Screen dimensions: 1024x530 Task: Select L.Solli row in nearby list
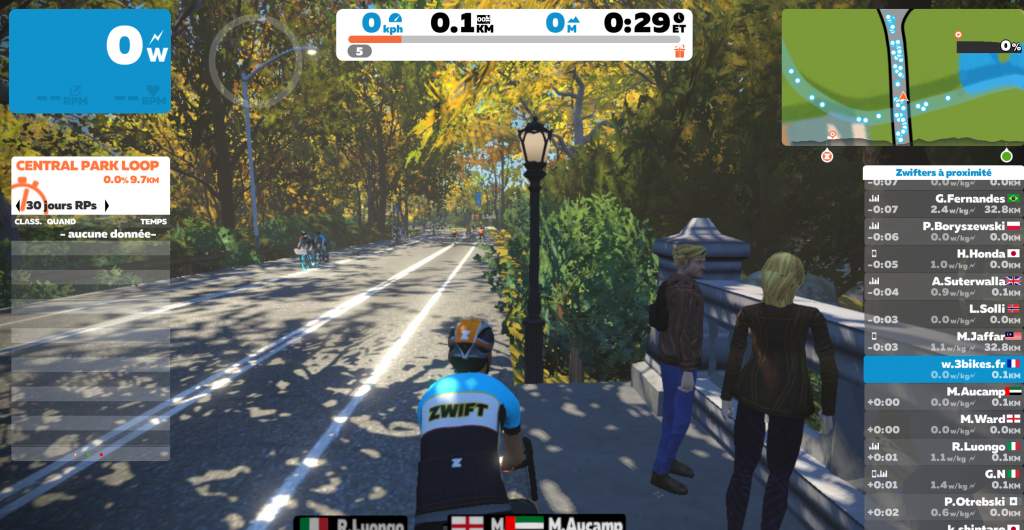942,314
